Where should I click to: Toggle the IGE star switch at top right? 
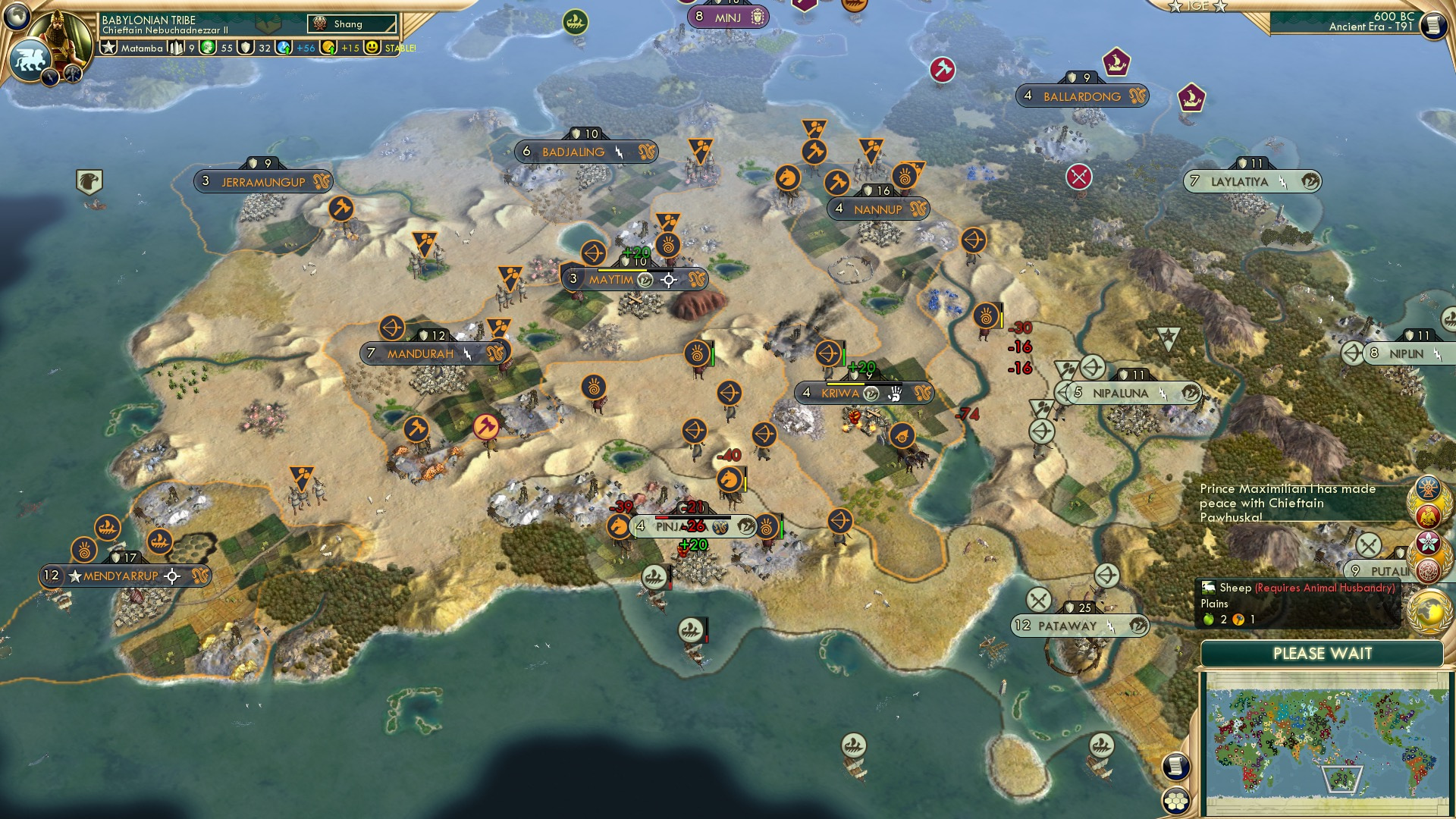(1196, 8)
